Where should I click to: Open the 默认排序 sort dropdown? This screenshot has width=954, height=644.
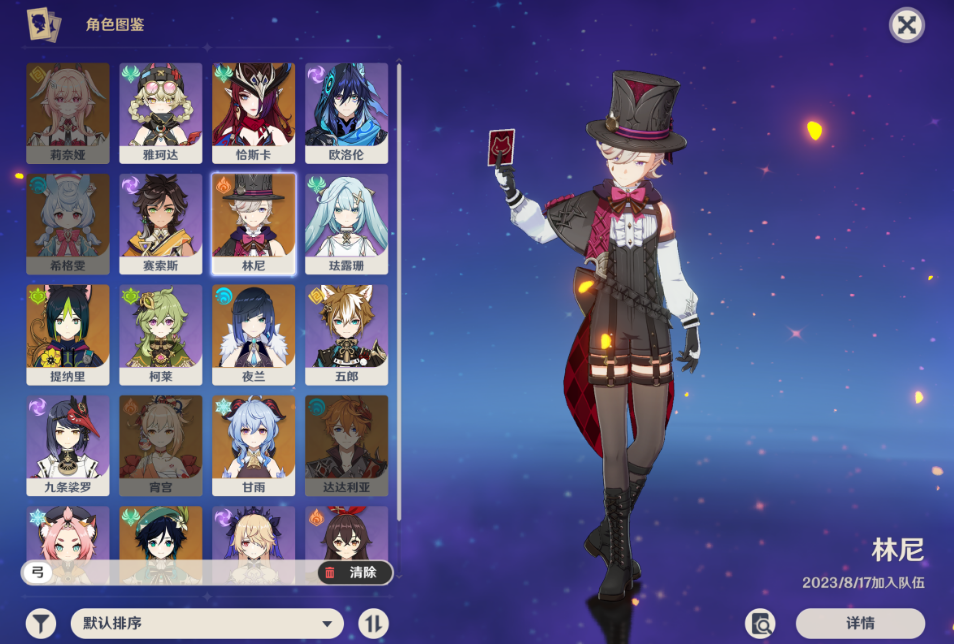coord(207,624)
